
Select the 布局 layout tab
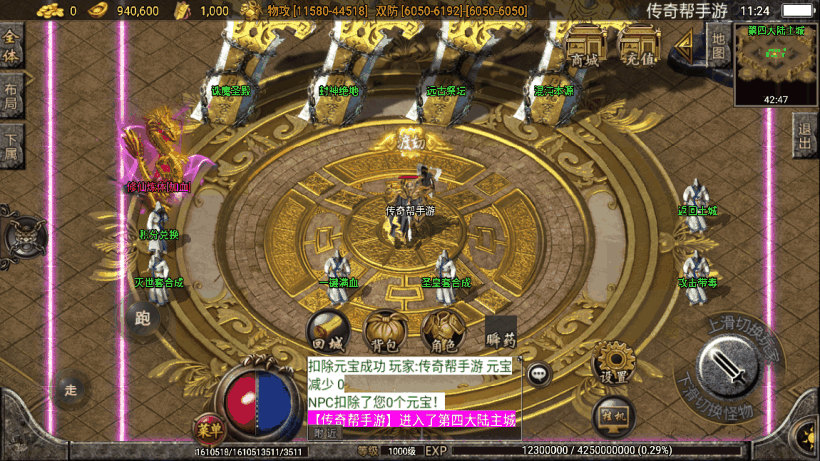(12, 94)
